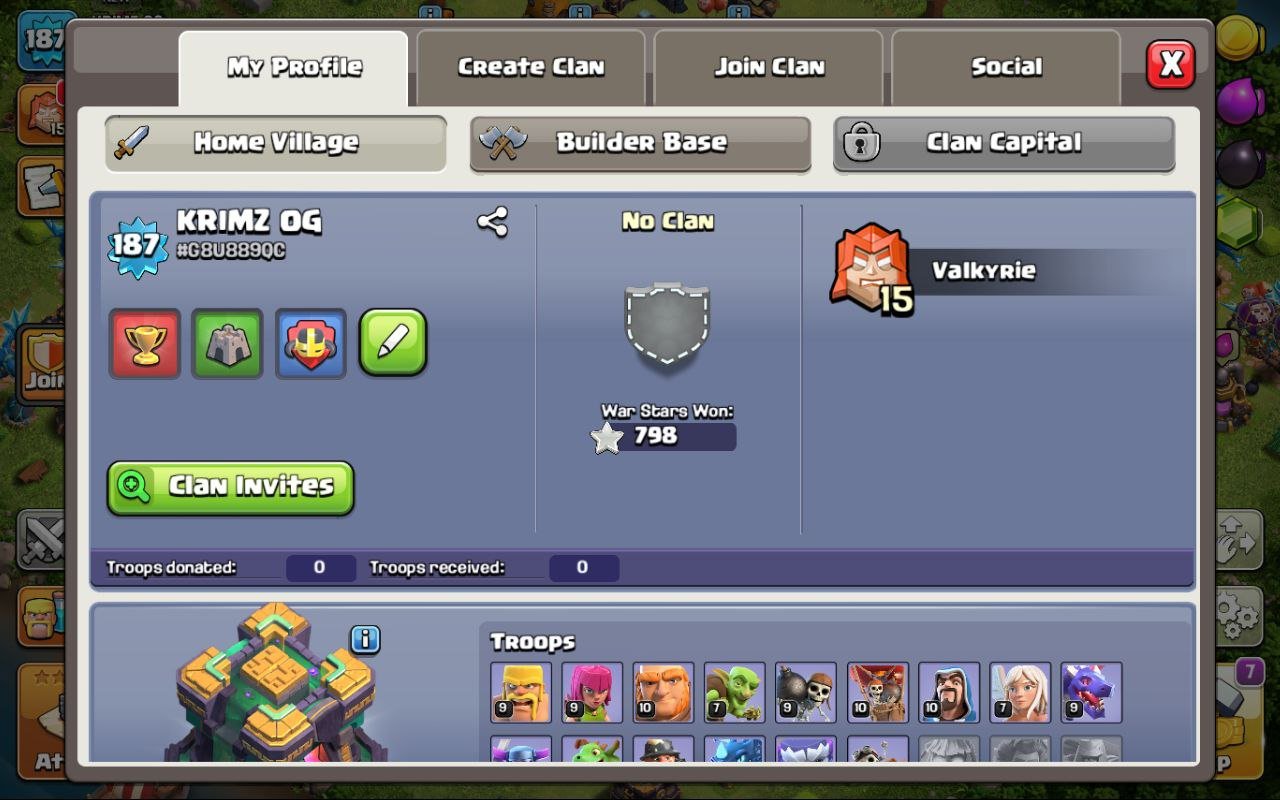Select the builder base statue stats icon

pyautogui.click(x=227, y=343)
